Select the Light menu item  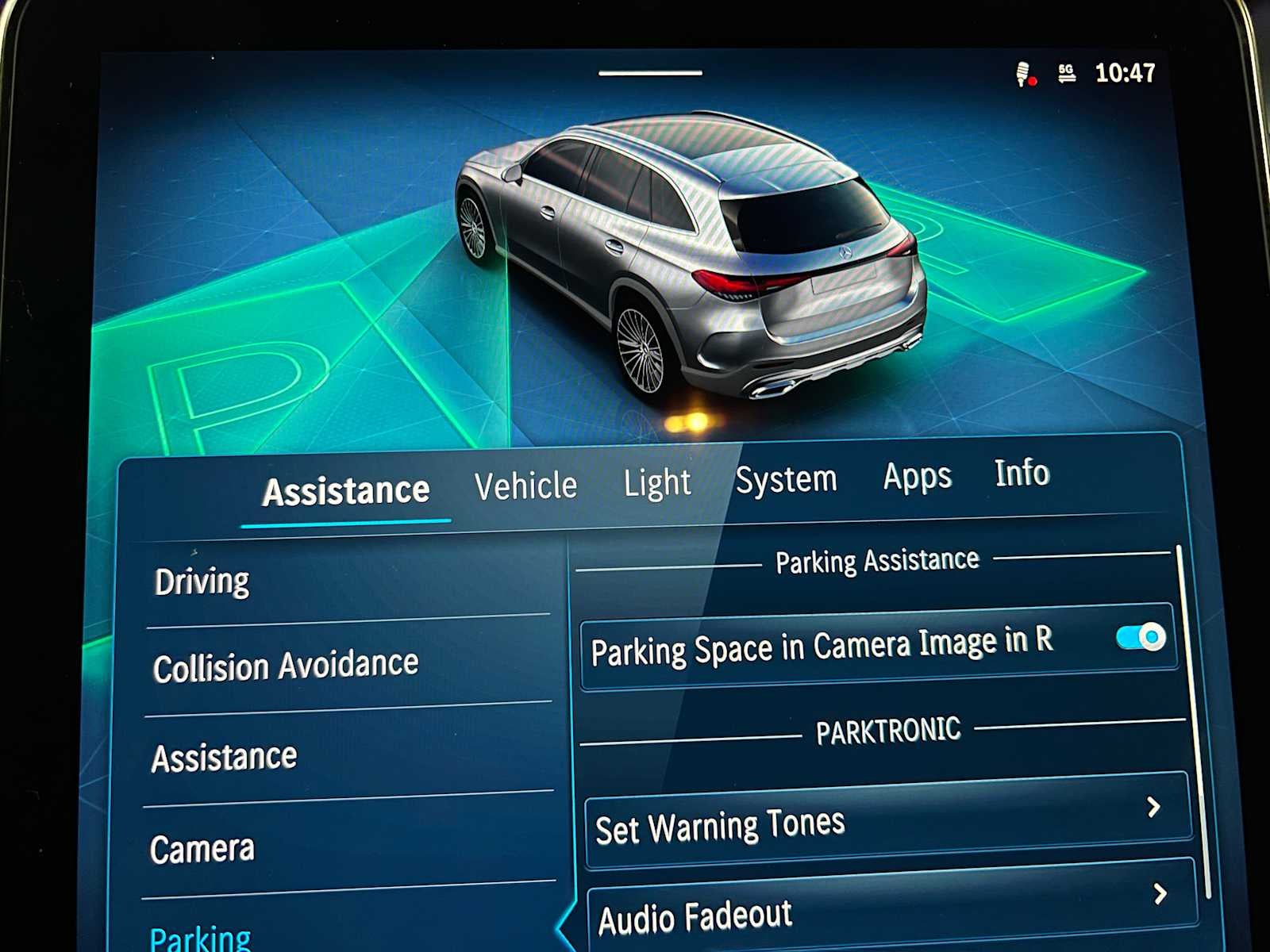tap(656, 482)
